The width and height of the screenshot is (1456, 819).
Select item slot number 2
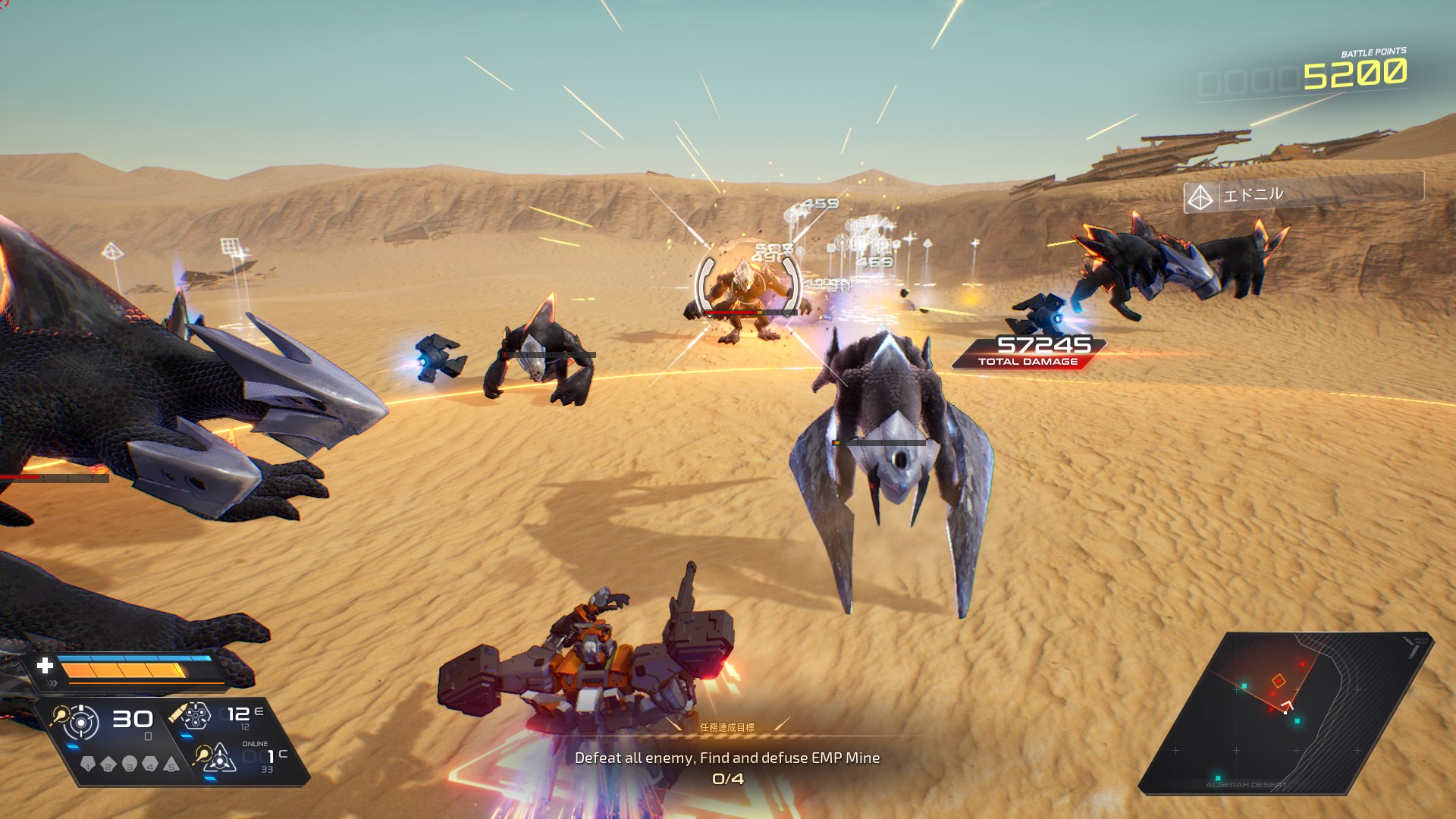tap(108, 764)
